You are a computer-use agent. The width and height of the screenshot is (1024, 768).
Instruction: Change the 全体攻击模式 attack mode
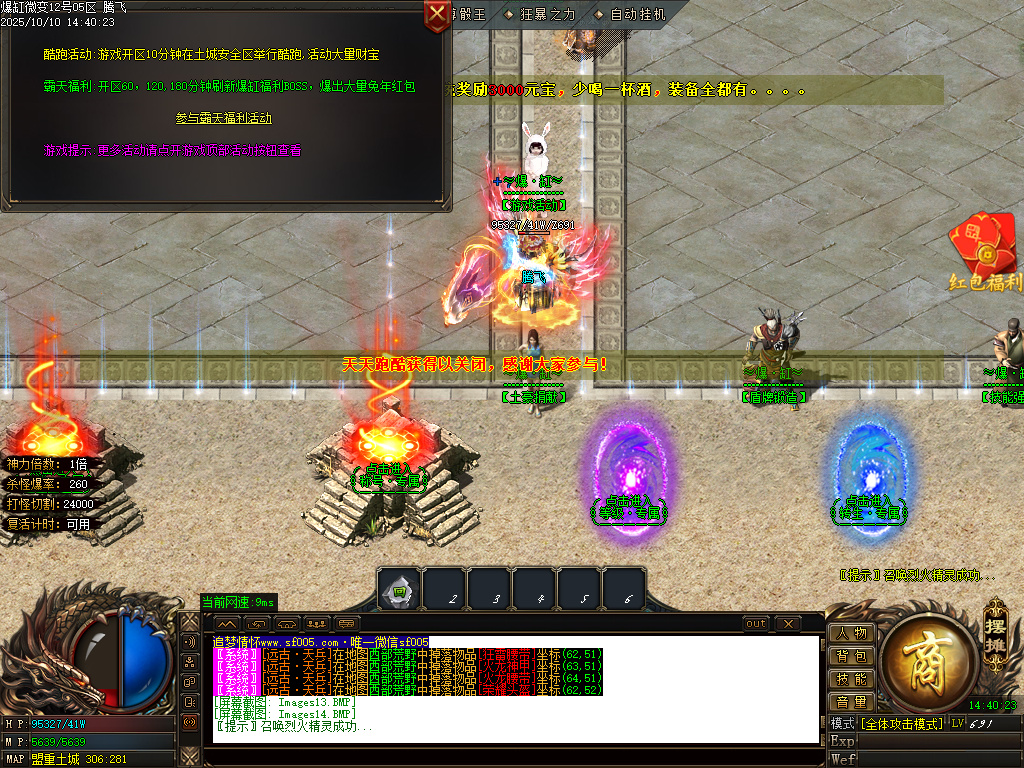pos(902,723)
